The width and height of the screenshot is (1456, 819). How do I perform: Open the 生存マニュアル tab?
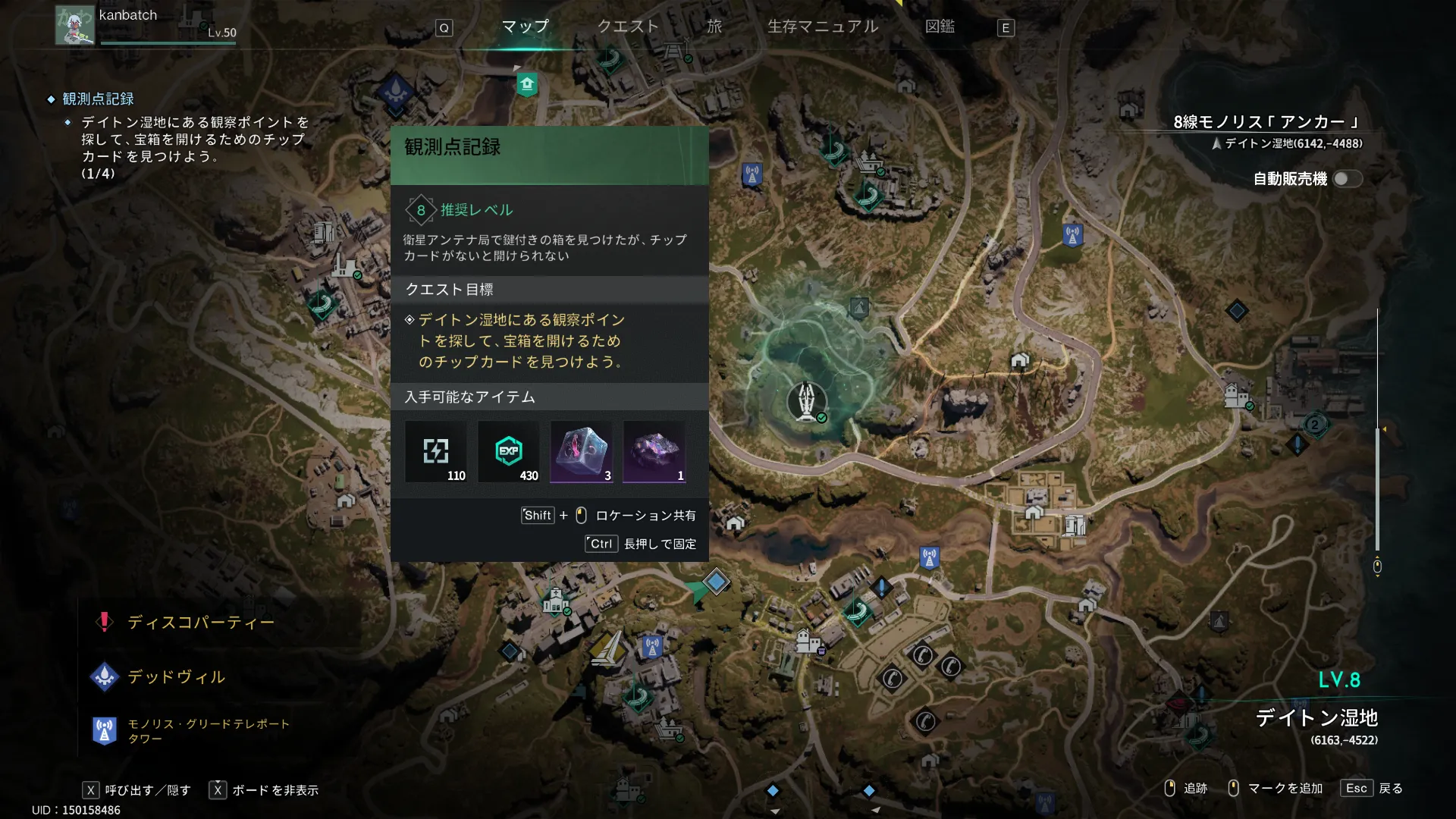823,27
